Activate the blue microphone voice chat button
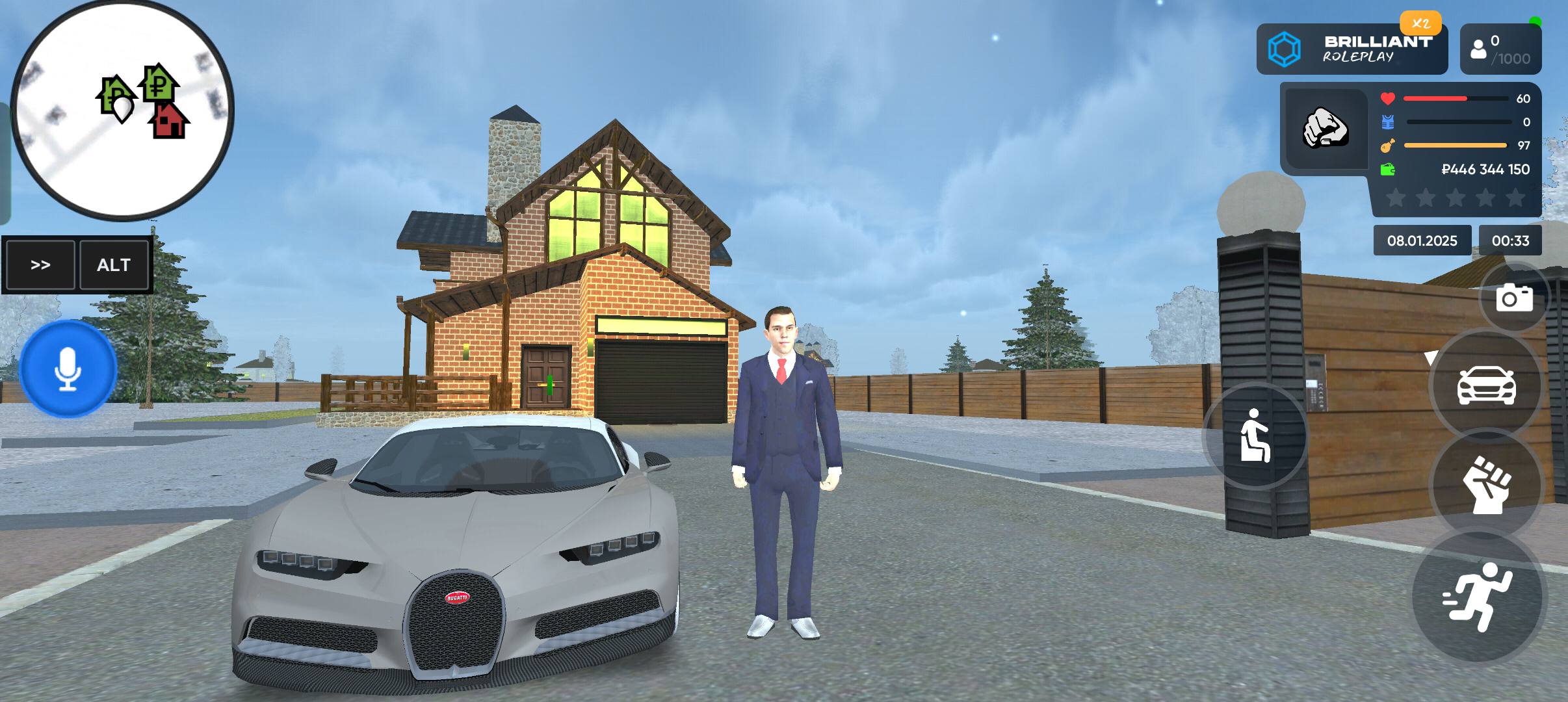1568x702 pixels. (x=68, y=369)
